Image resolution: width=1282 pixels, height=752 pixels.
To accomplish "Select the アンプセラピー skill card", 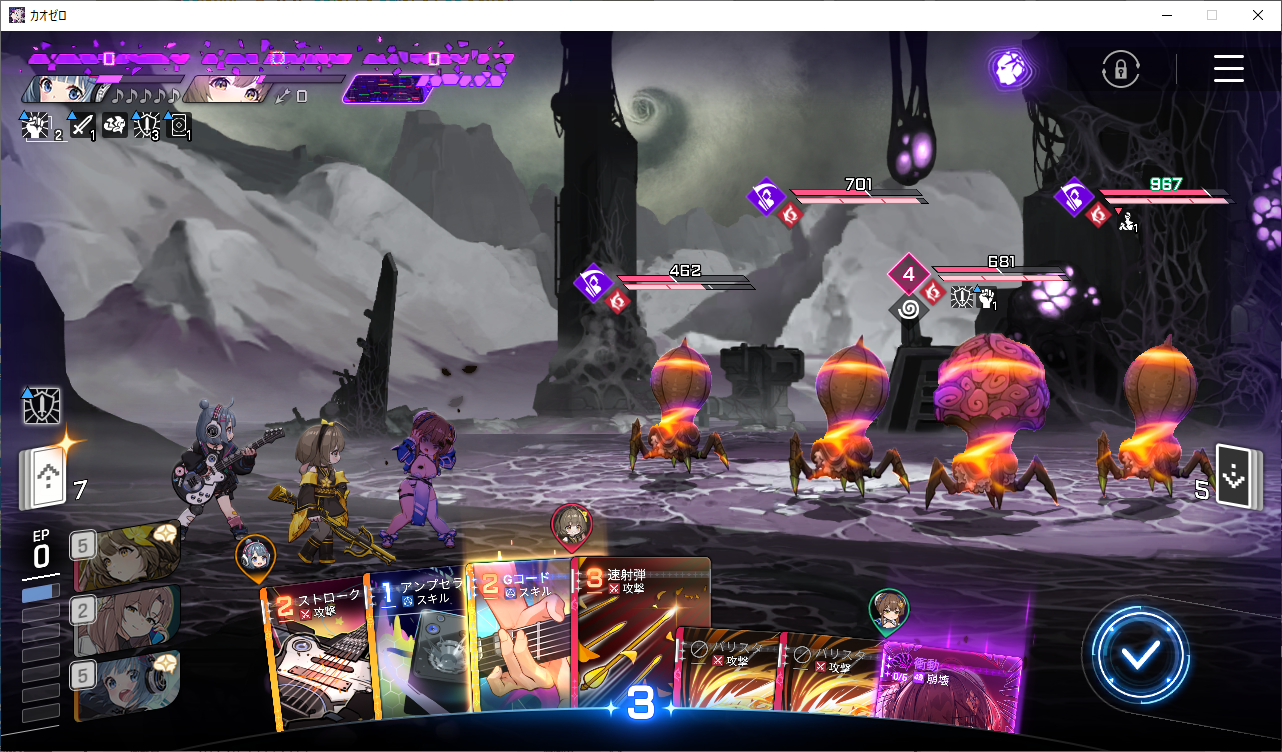I will [418, 650].
